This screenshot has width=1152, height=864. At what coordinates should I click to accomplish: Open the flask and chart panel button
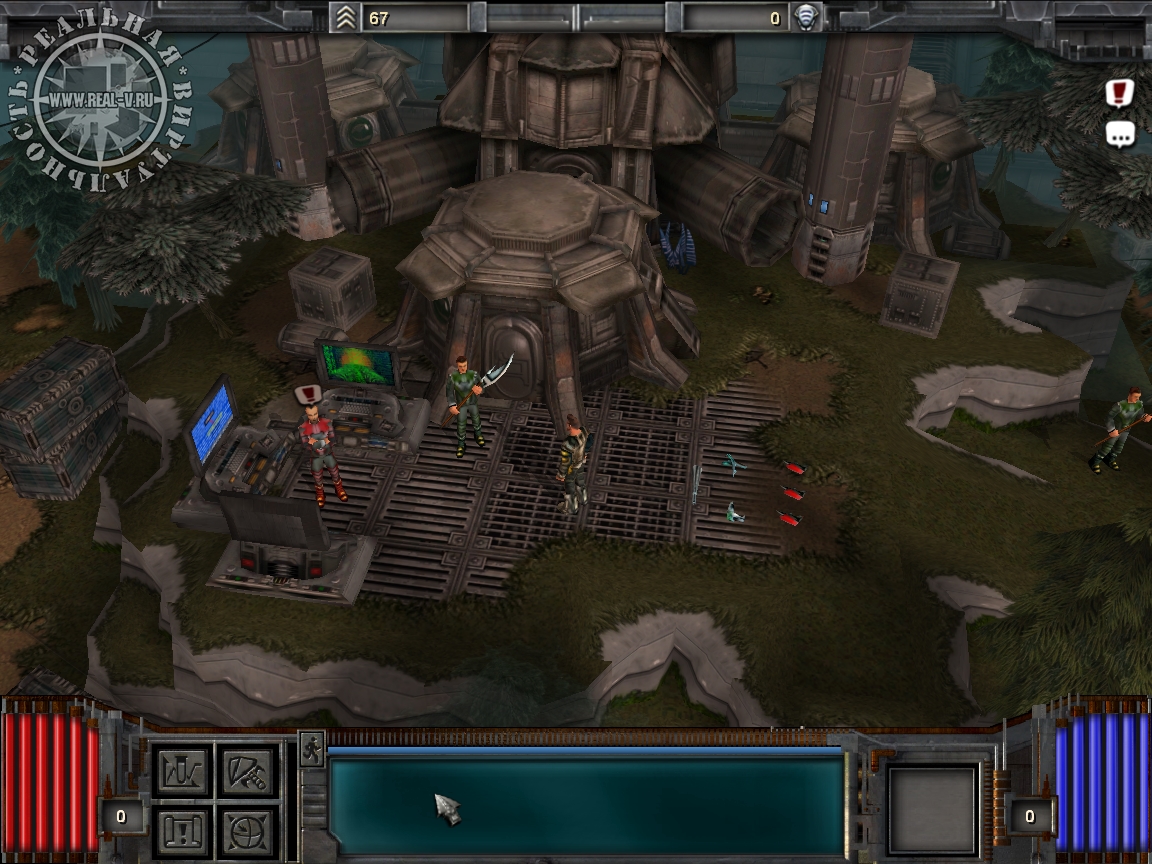tap(182, 771)
